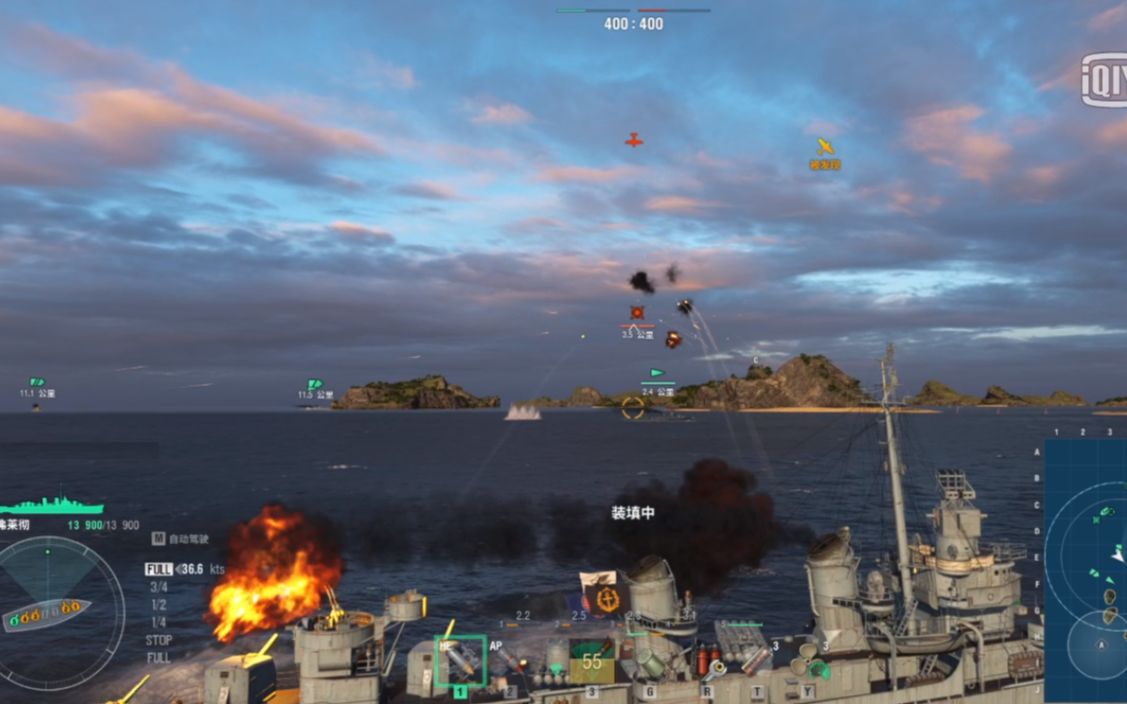
Task: Click the minimap grid
Action: click(1085, 560)
